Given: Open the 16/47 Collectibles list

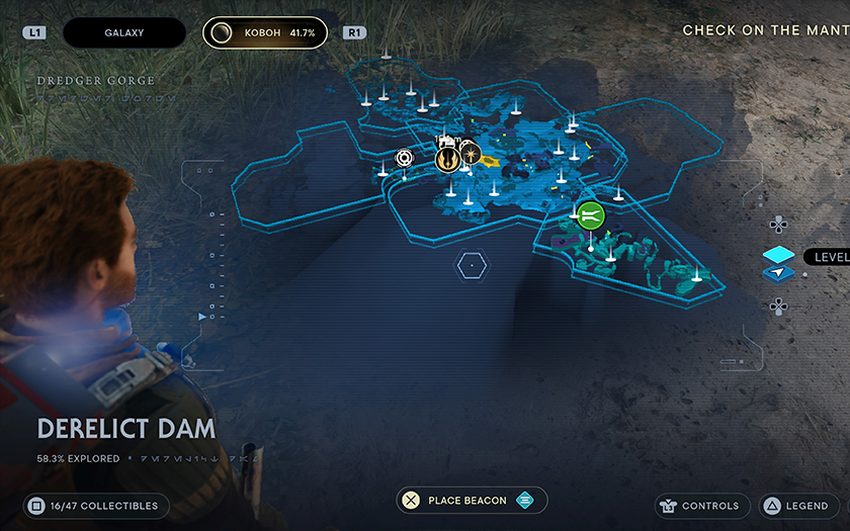Looking at the screenshot, I should click(x=95, y=506).
